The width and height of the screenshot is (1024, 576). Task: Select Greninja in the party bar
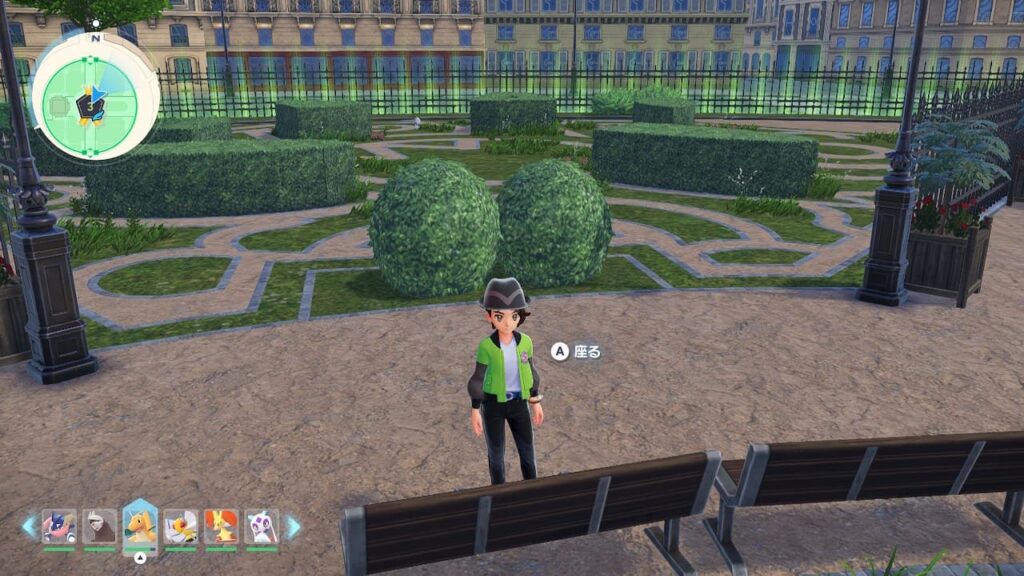(x=59, y=526)
